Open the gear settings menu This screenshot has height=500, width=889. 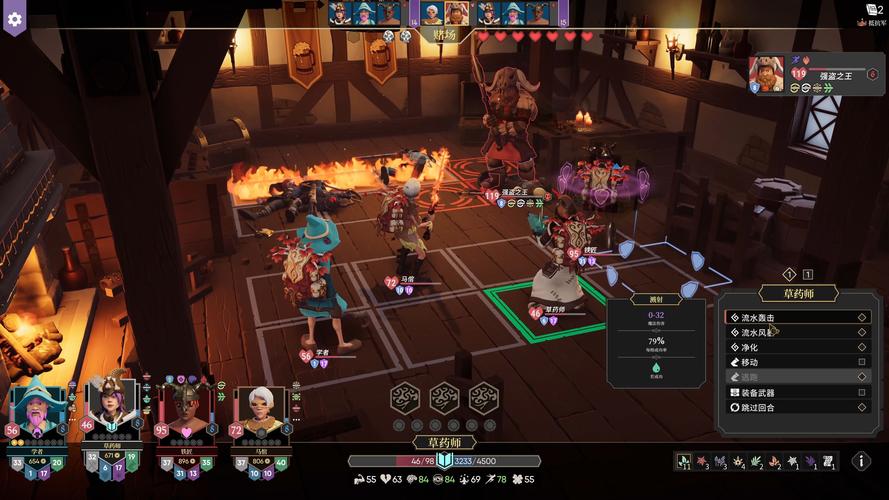14,17
